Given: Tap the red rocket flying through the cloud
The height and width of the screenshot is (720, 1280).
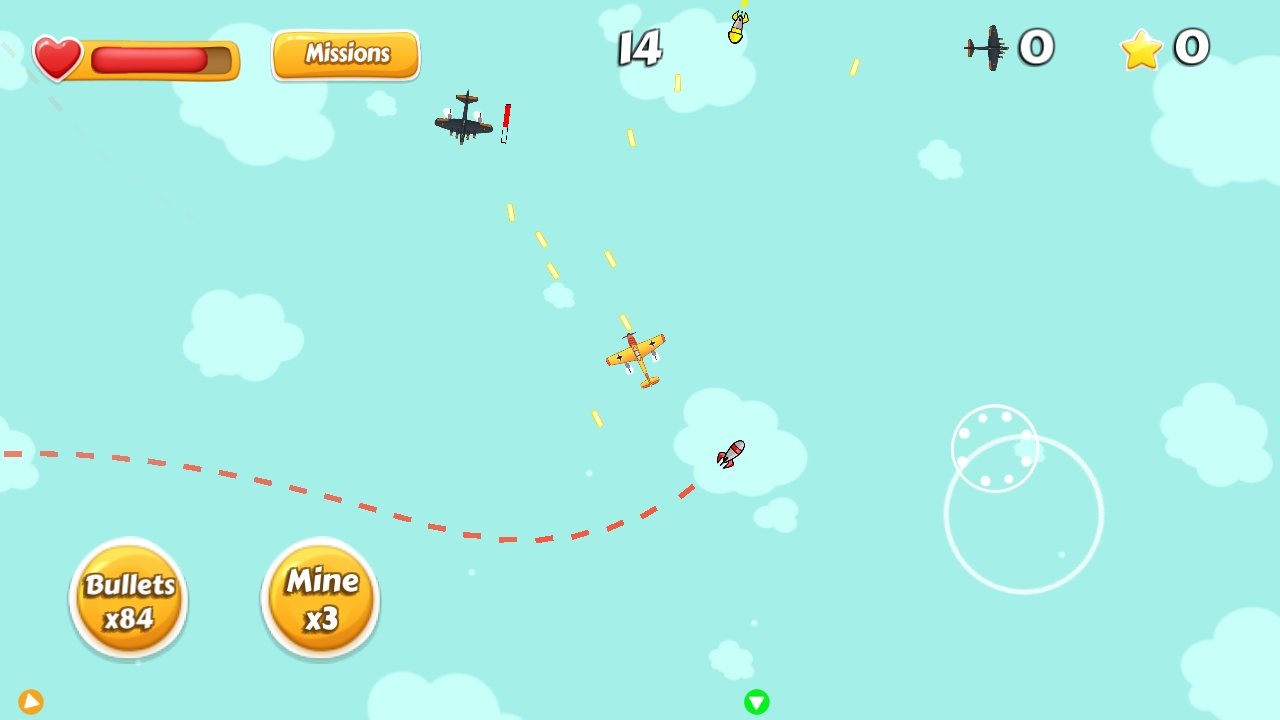Looking at the screenshot, I should click(x=730, y=455).
